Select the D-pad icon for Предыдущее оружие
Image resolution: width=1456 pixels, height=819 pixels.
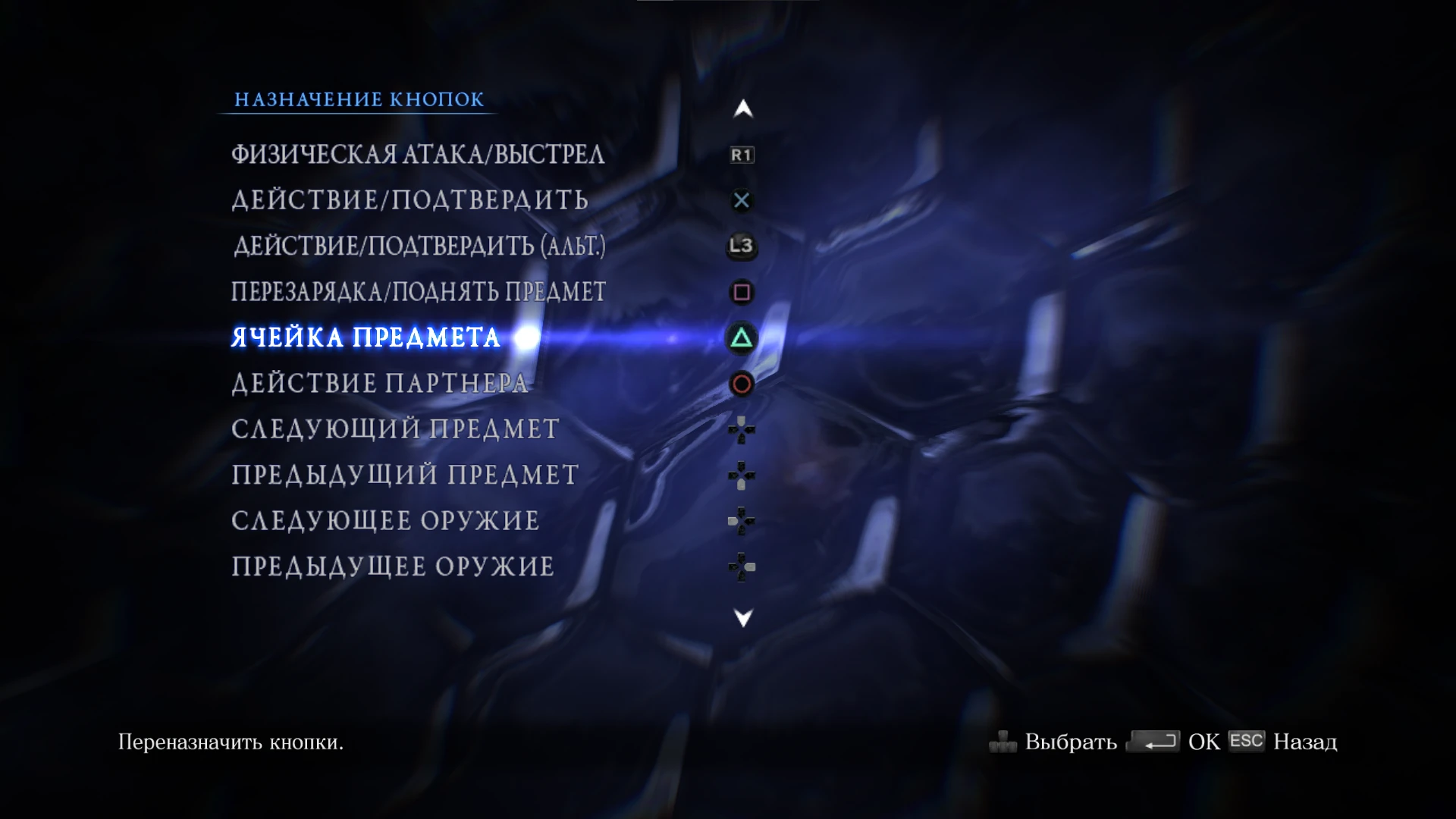click(x=741, y=567)
